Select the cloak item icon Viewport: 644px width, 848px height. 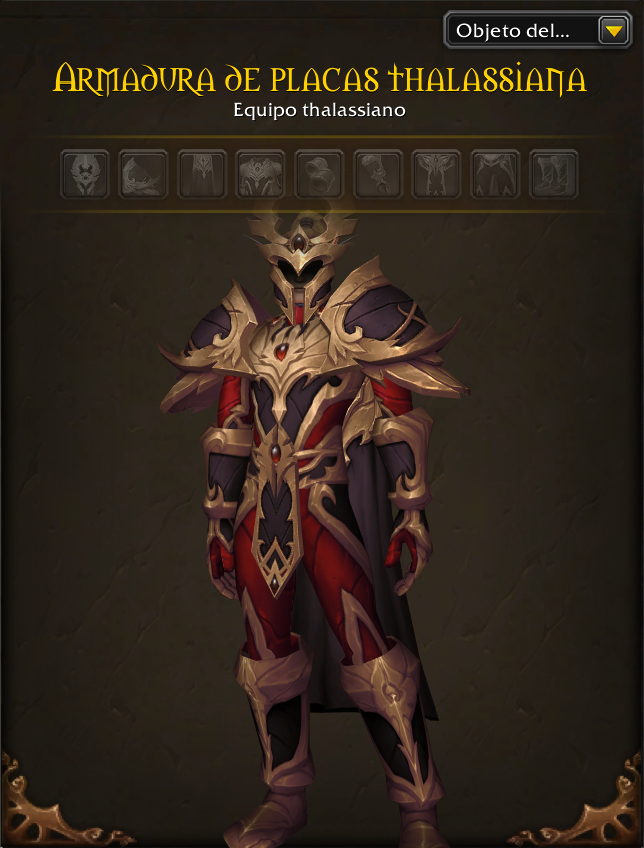point(202,175)
